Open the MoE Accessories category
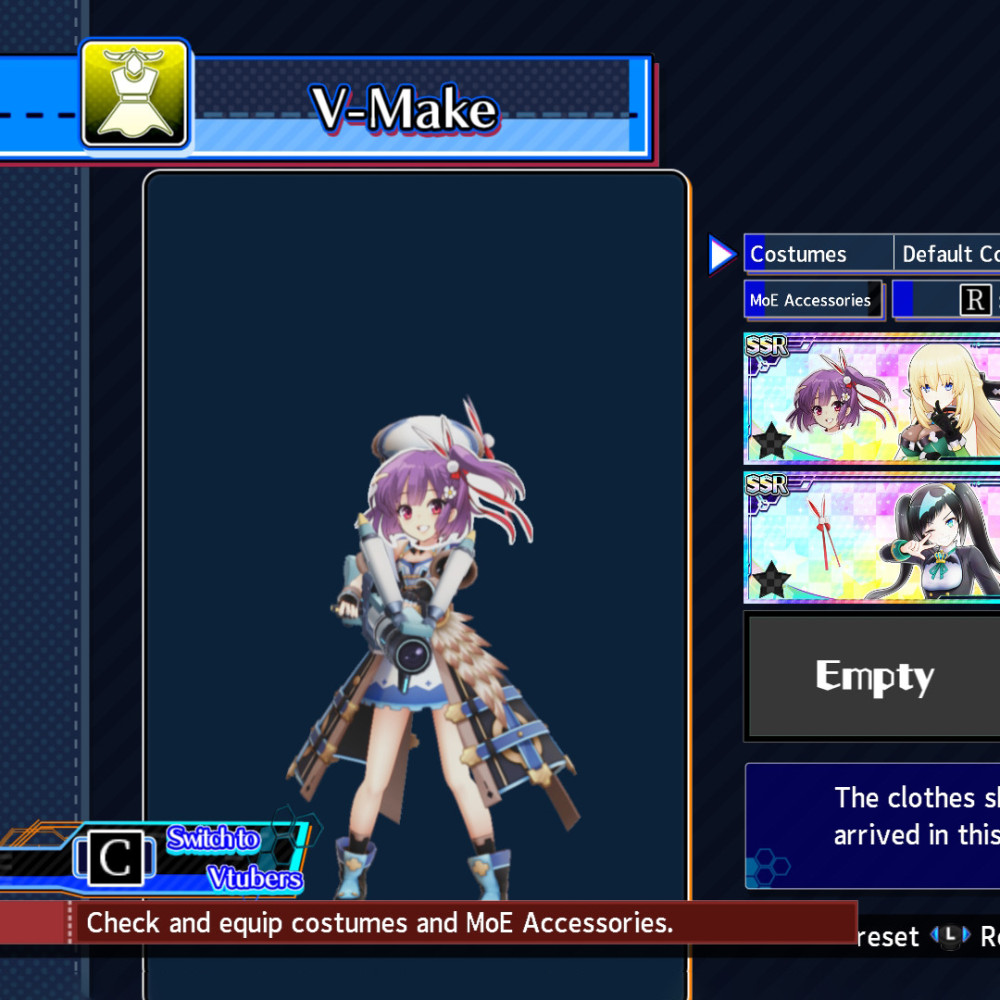1000x1000 pixels. coord(812,300)
